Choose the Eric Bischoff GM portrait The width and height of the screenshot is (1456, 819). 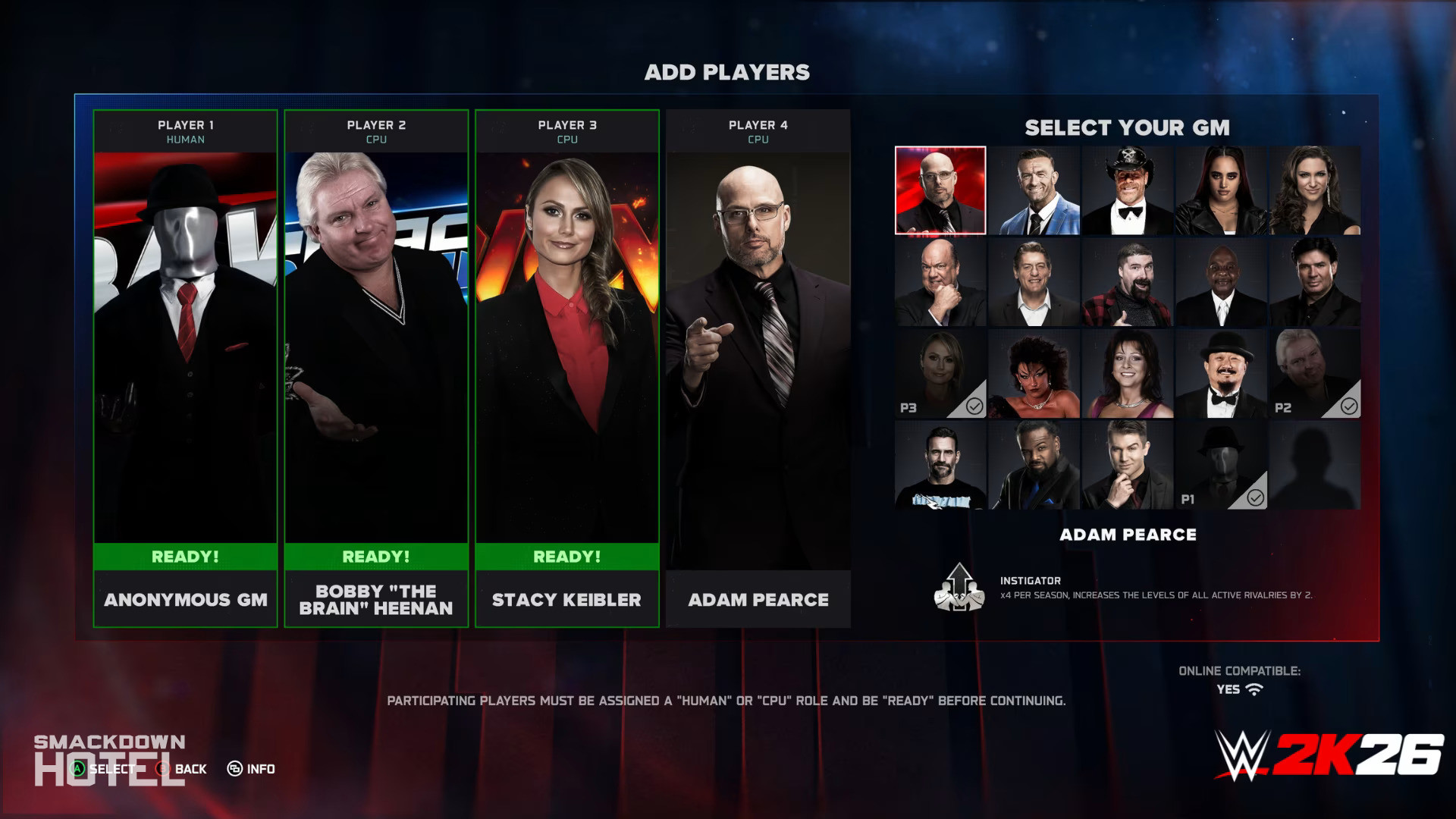pos(1315,282)
